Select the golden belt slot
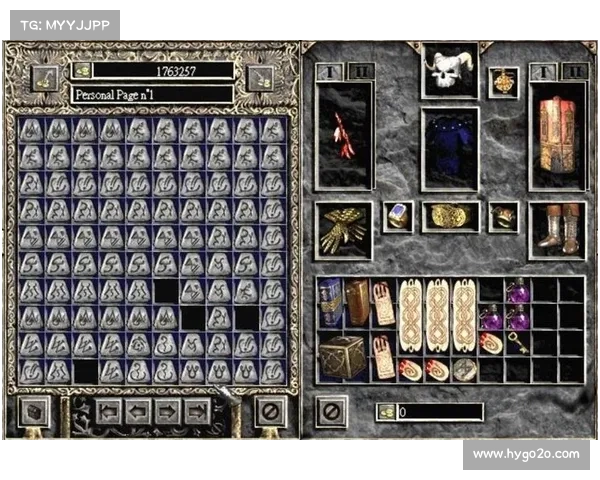This screenshot has width=600, height=480. tap(449, 216)
